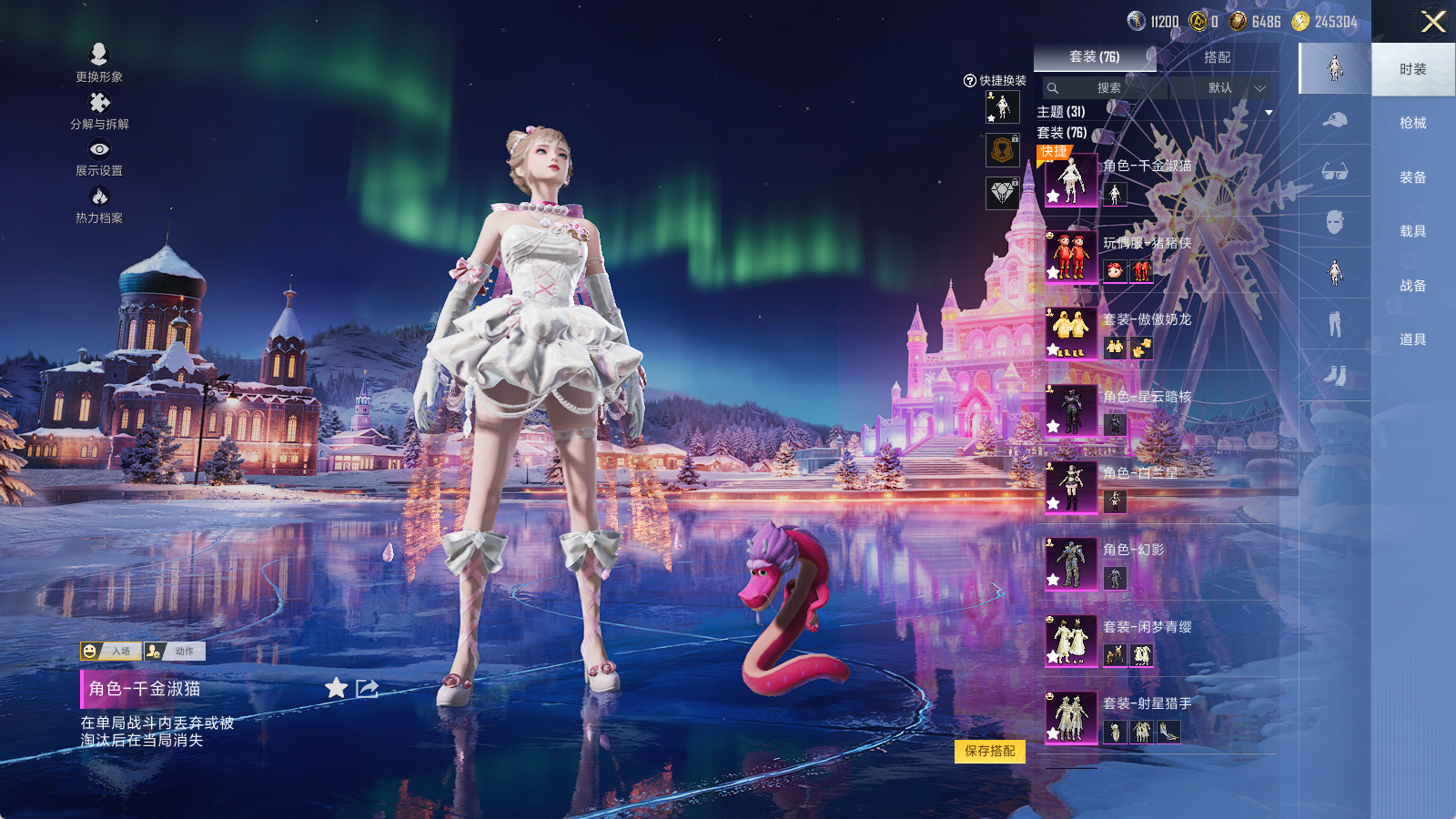
Task: Open the 枪械 category
Action: click(1412, 123)
